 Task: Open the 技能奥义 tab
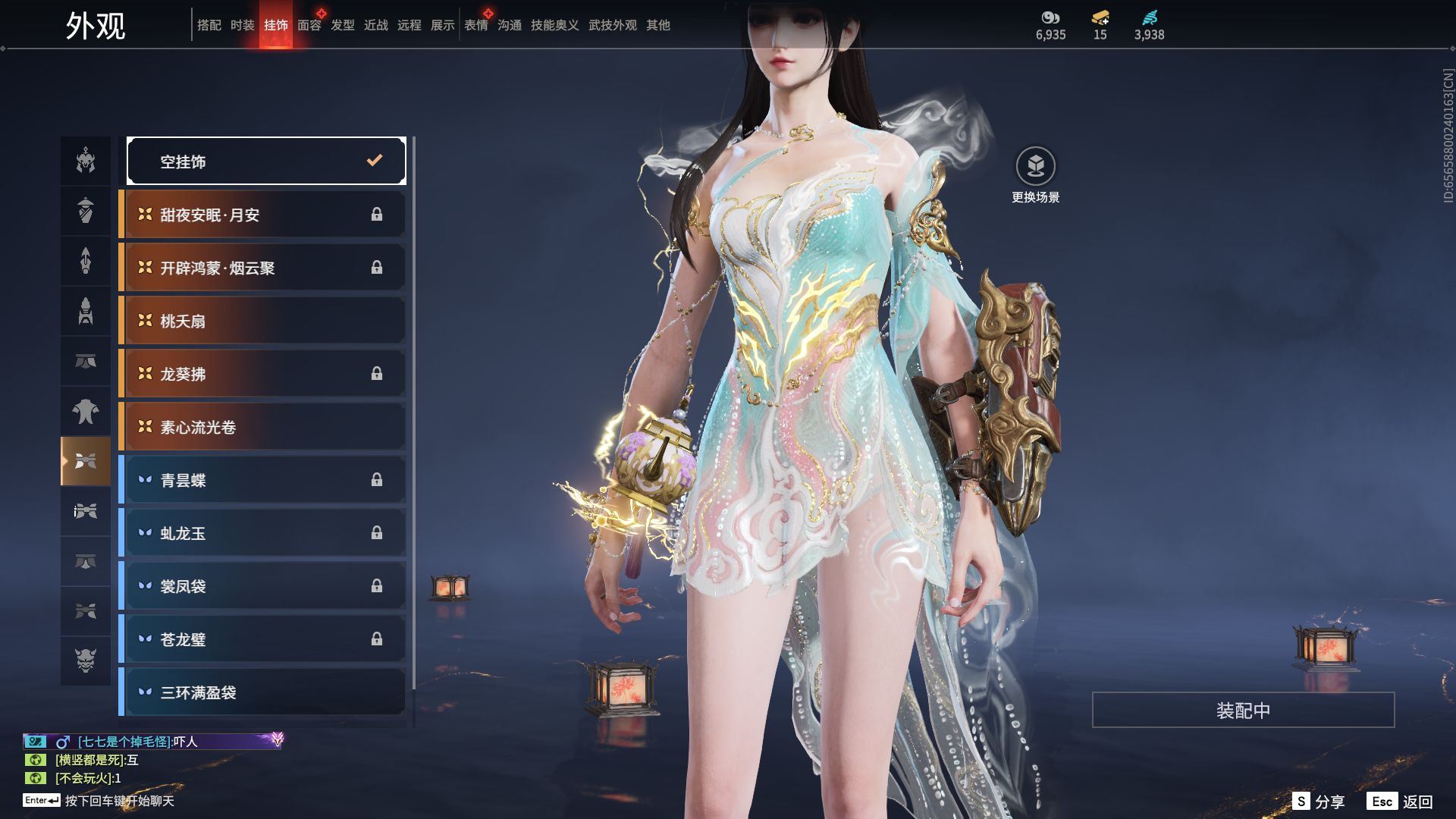(x=555, y=25)
